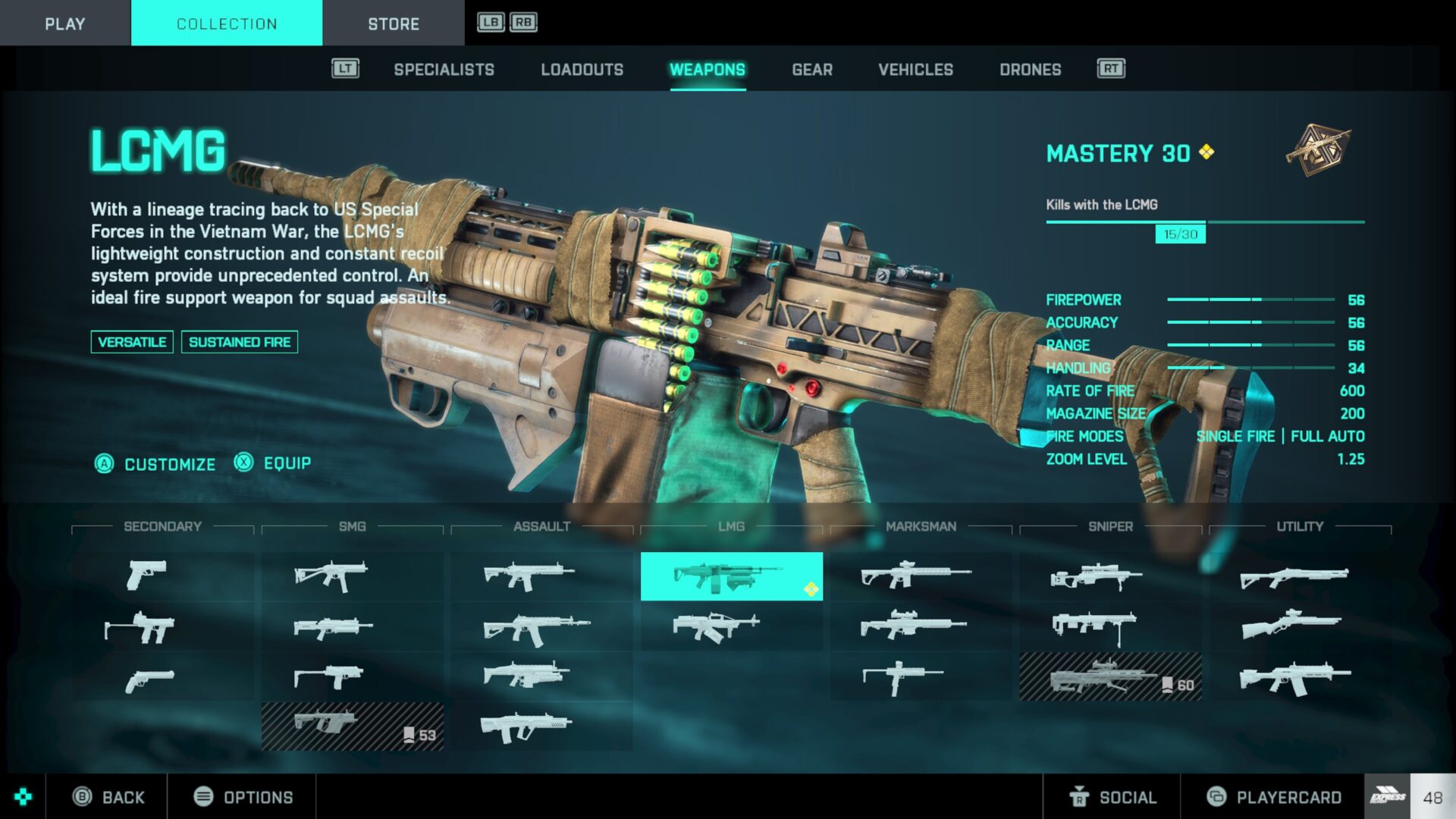Switch to the Play tab
Screen dimensions: 1456x819
[64, 24]
